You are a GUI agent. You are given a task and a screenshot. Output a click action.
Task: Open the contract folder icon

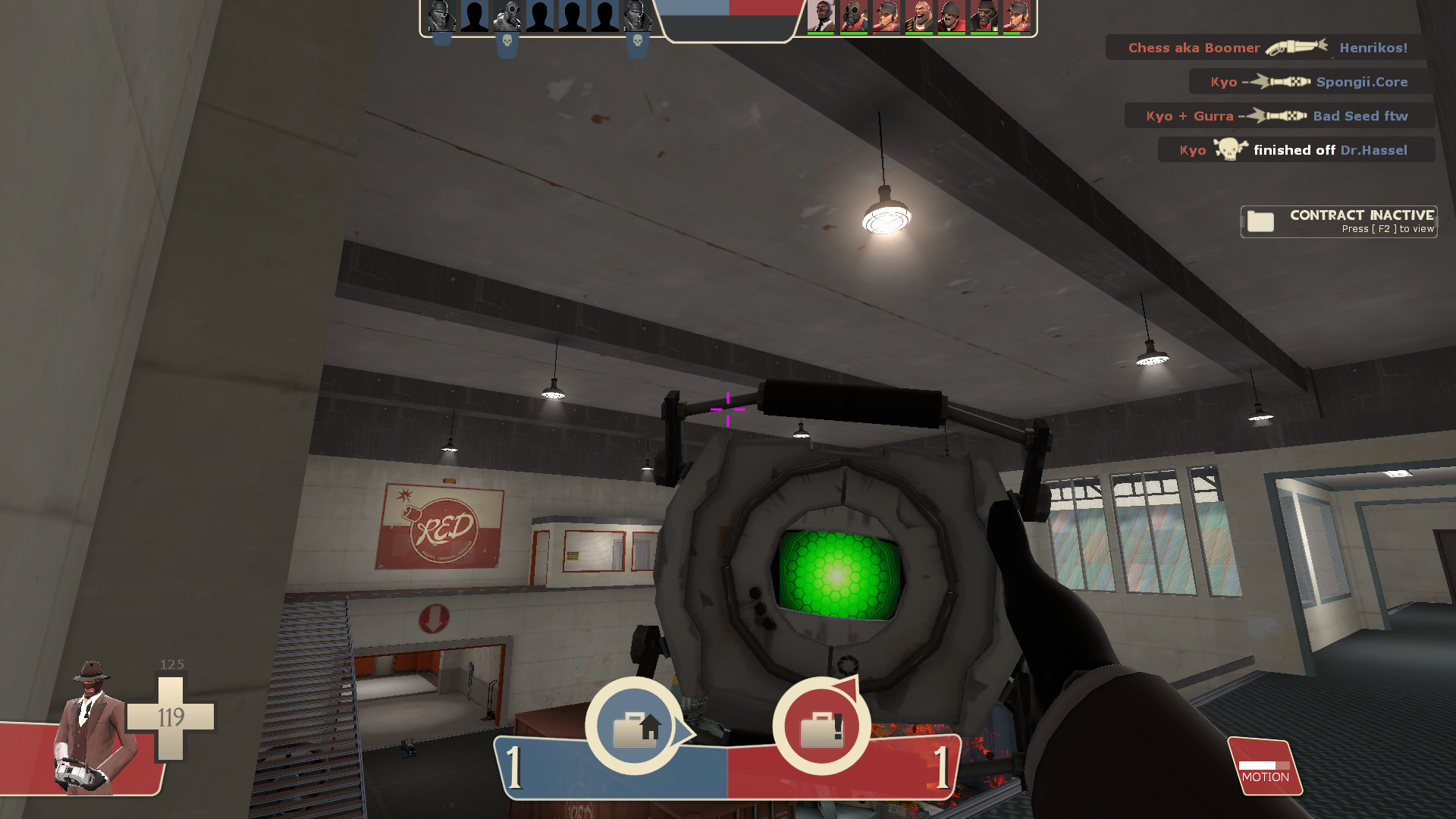coord(1260,221)
